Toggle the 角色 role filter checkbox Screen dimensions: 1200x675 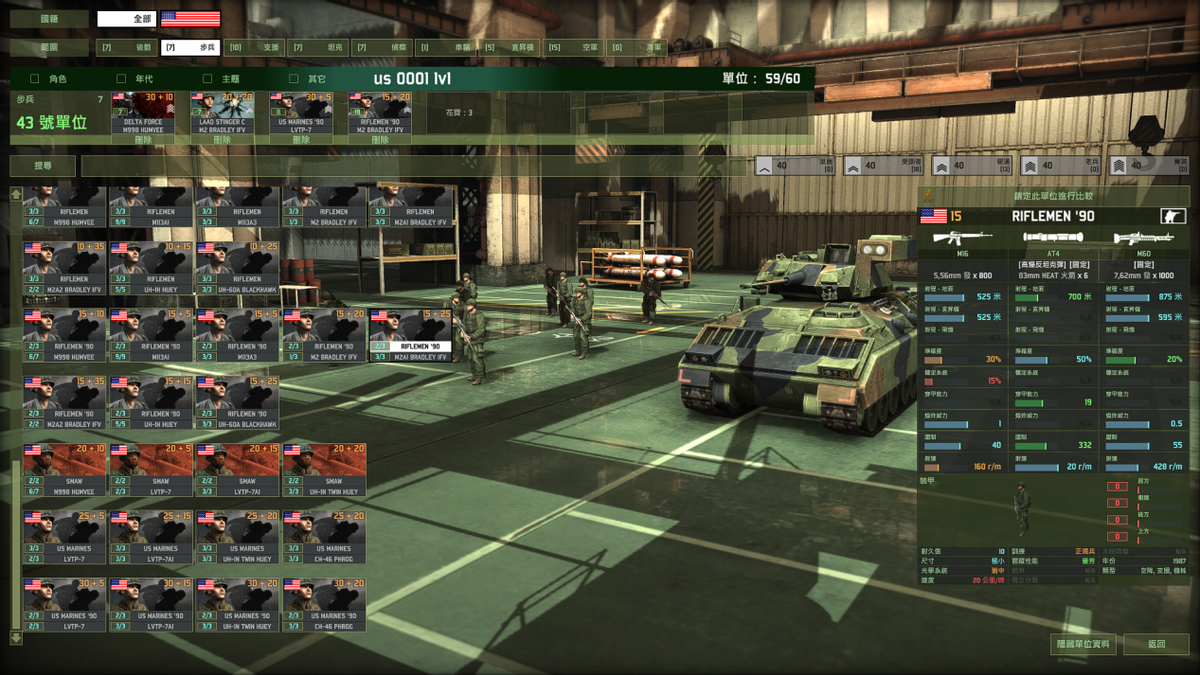click(35, 78)
